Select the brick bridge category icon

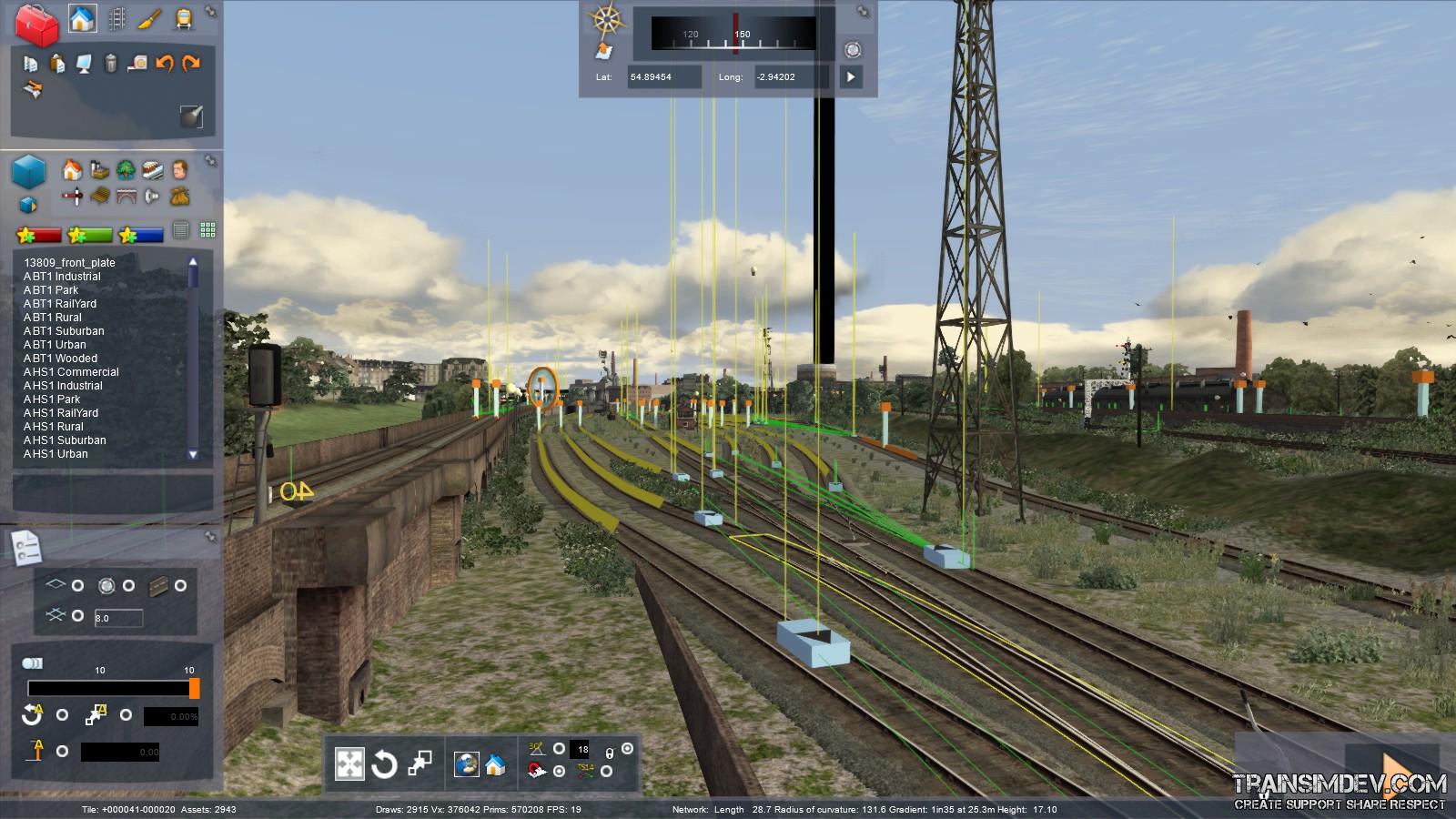point(126,196)
